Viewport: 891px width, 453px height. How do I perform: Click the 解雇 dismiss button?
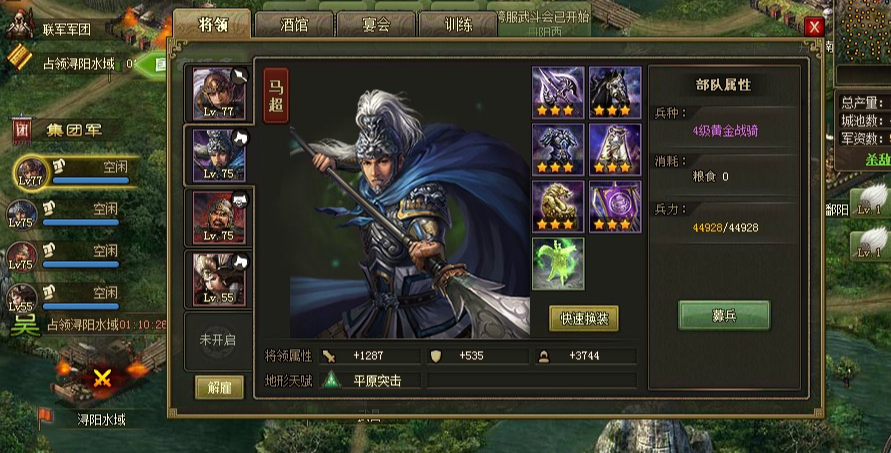click(219, 388)
